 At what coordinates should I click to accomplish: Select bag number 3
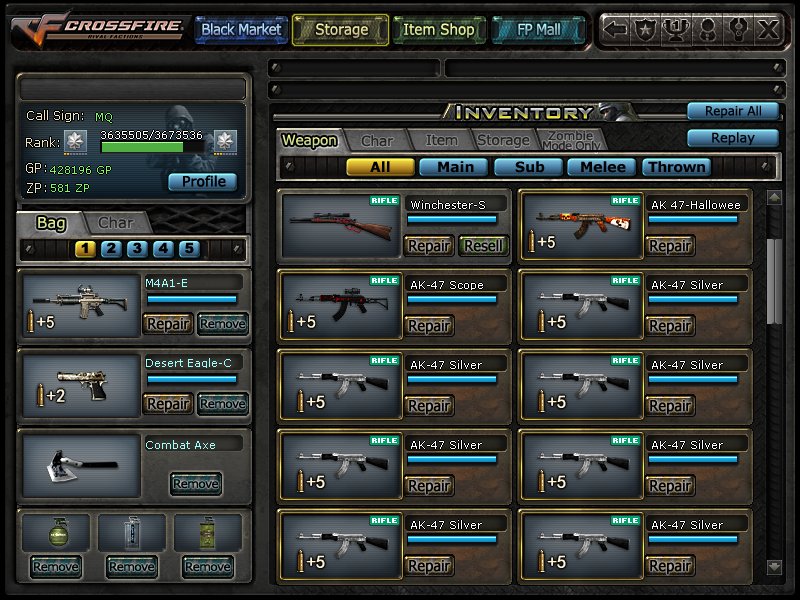click(x=137, y=249)
